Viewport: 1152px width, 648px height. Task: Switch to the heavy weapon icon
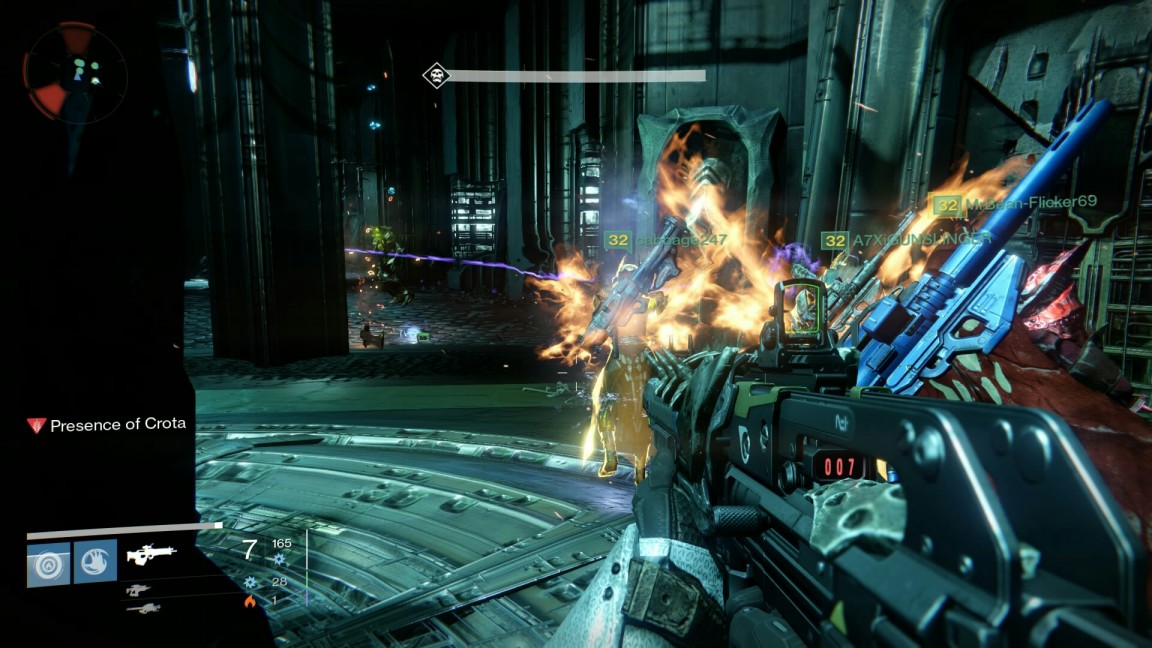tap(143, 607)
